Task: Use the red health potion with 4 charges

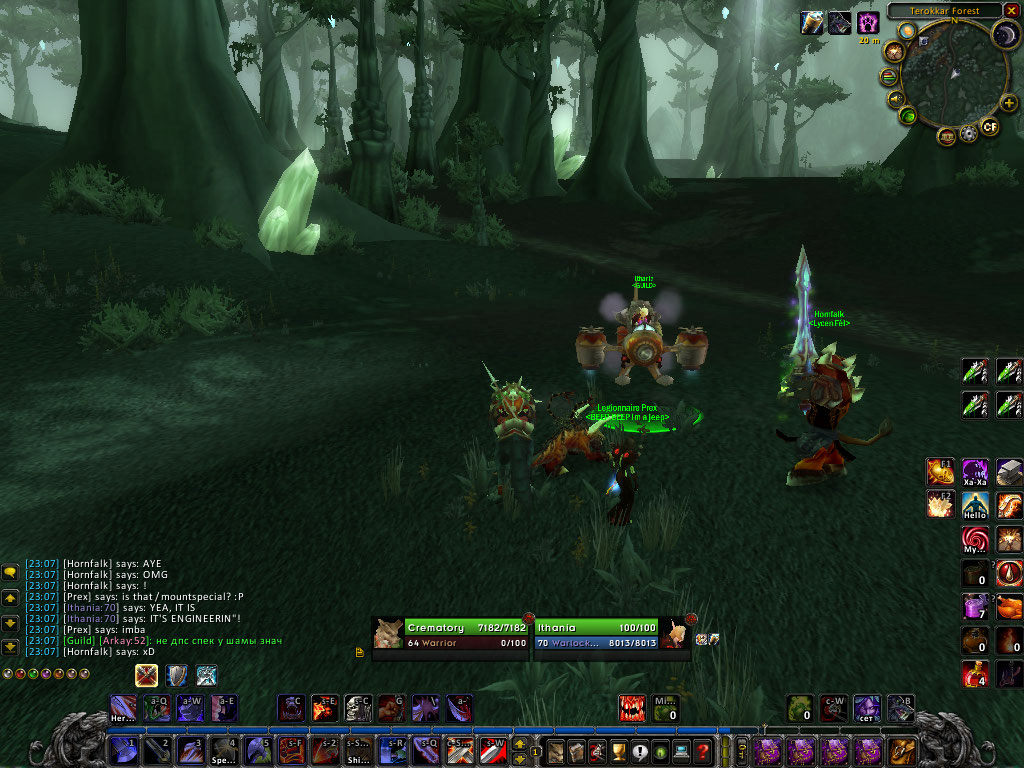Action: point(975,674)
